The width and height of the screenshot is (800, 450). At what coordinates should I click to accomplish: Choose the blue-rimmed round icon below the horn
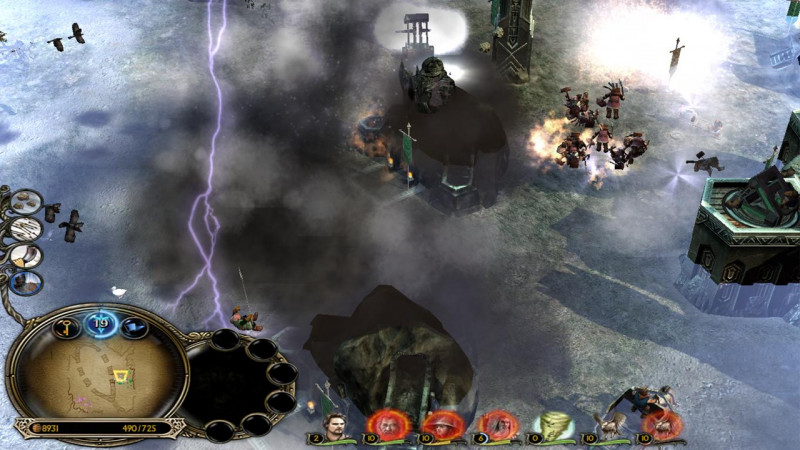pos(28,283)
